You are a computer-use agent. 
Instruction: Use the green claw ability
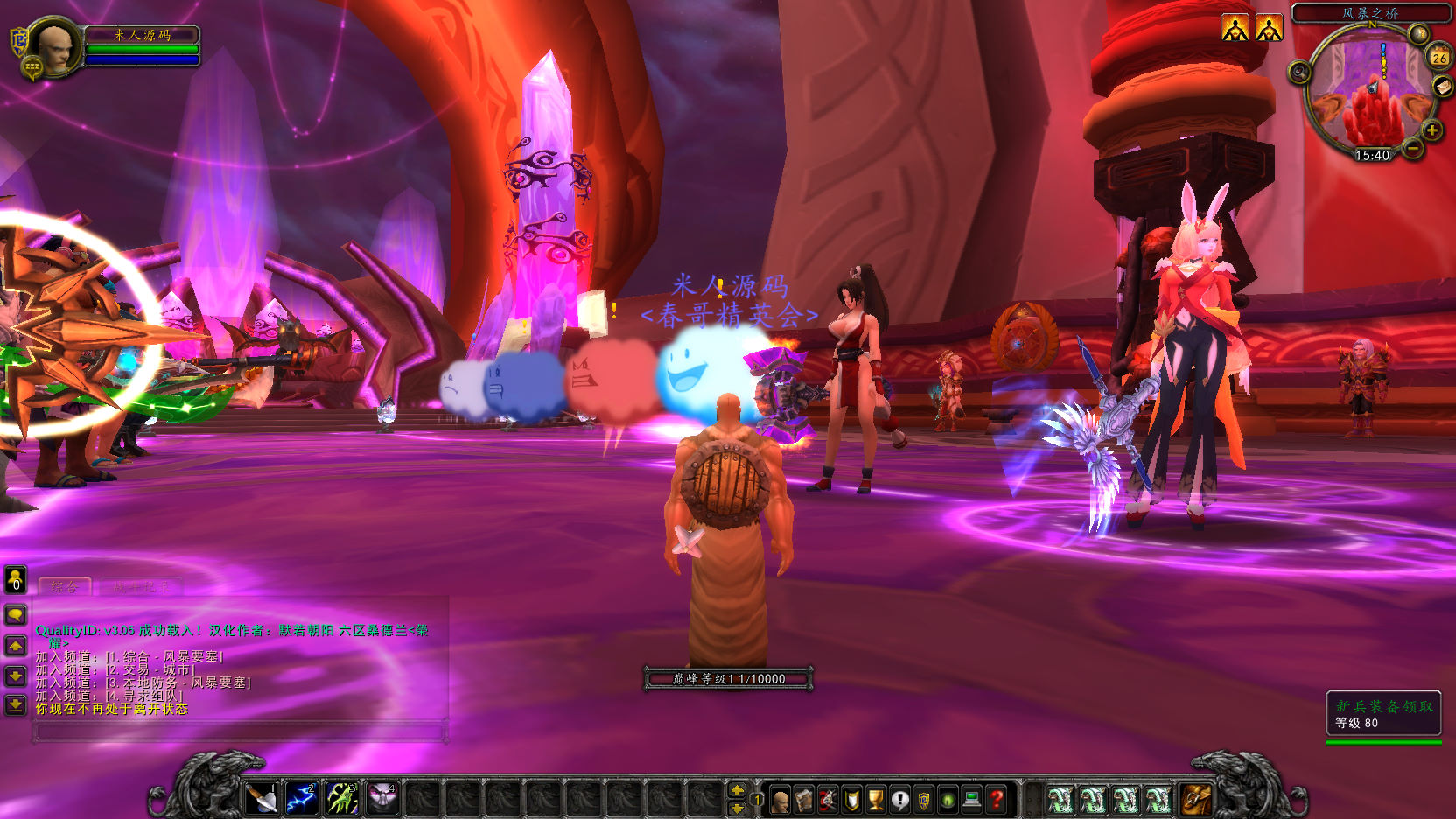pyautogui.click(x=342, y=798)
